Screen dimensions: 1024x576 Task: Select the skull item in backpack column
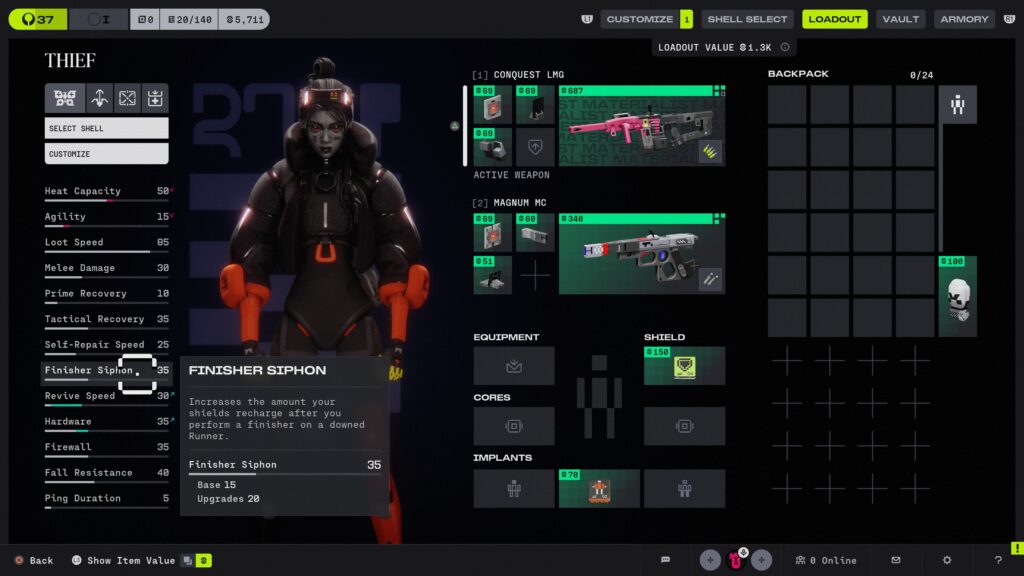coord(957,297)
